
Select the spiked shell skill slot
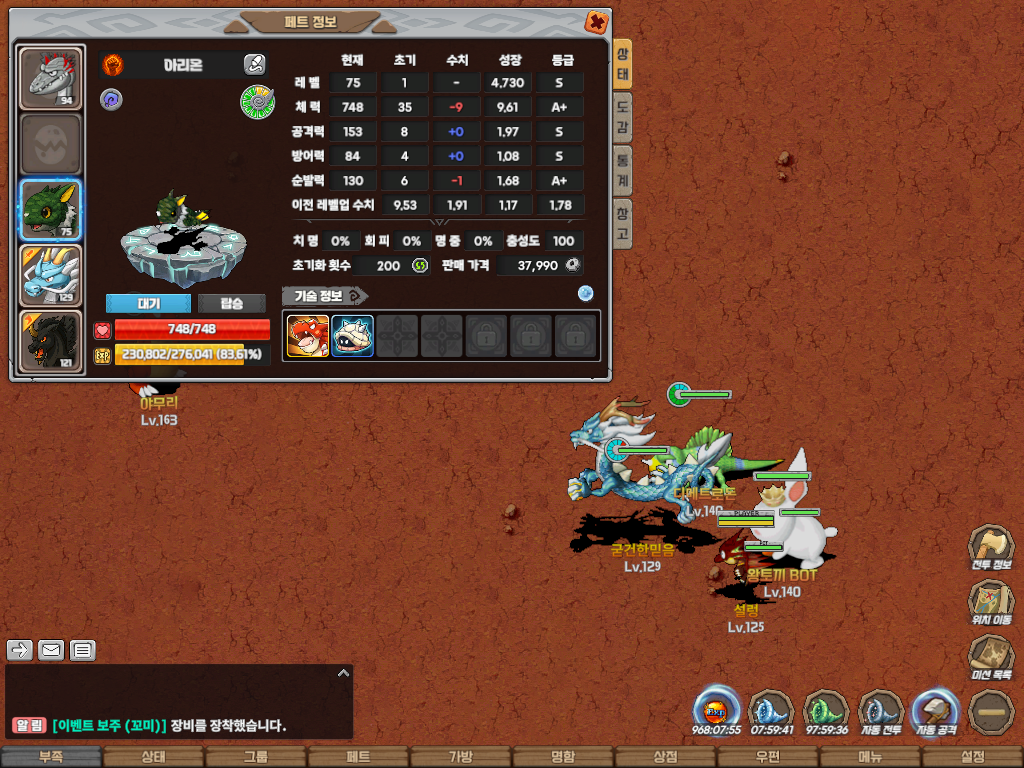[352, 336]
